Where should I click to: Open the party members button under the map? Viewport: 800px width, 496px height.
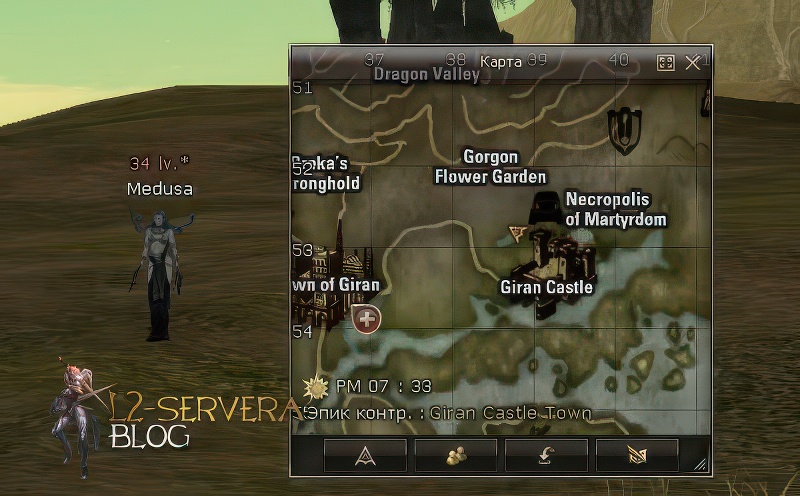click(455, 455)
